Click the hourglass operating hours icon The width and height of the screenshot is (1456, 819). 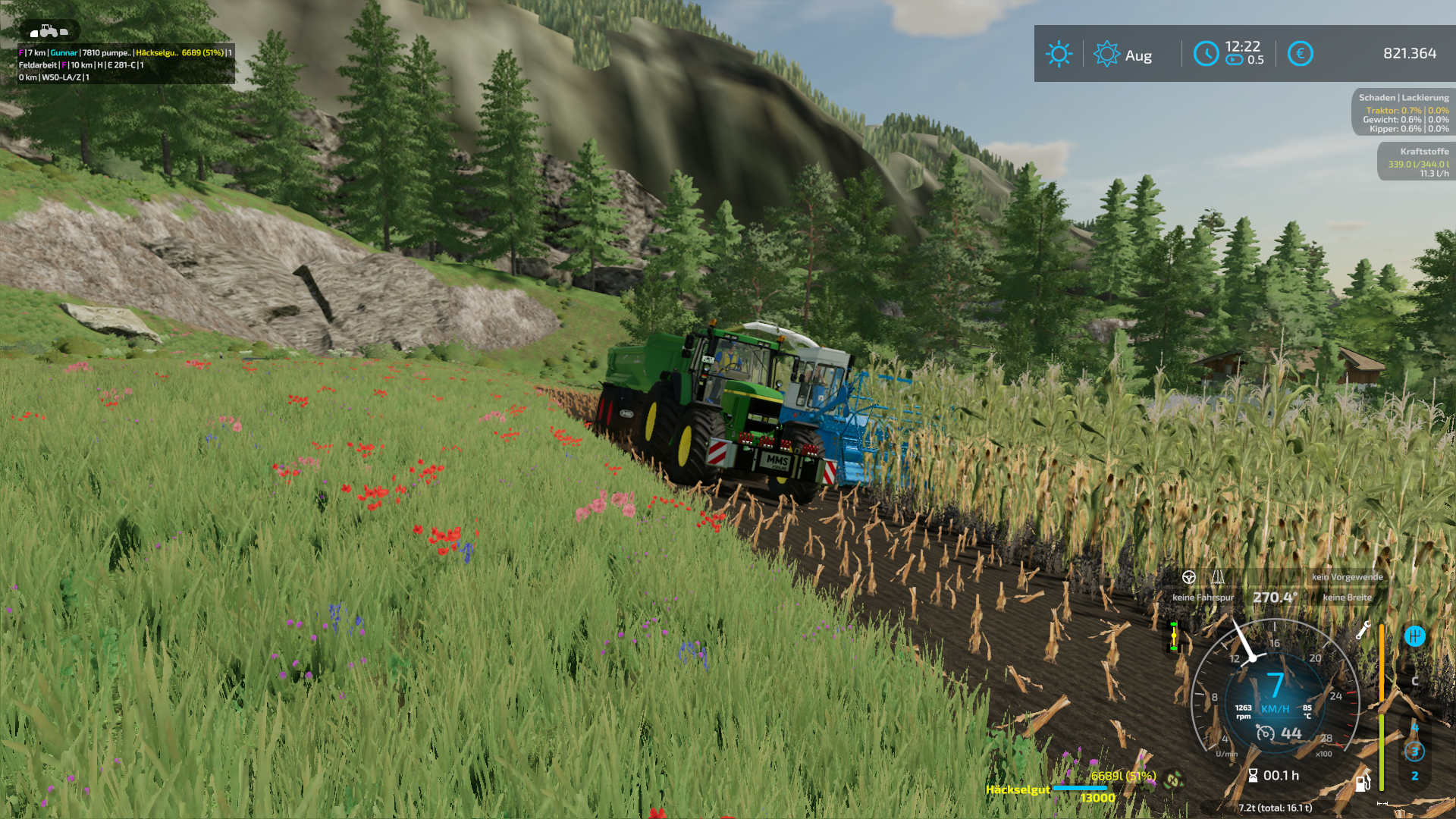[x=1253, y=775]
